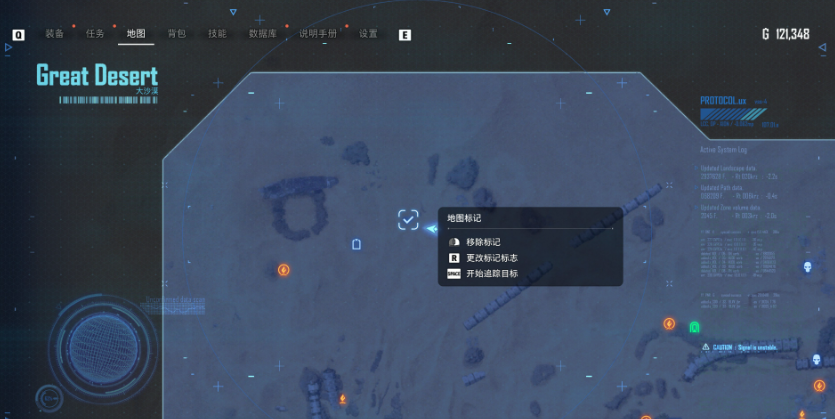Choose 开始追踪目标 to track the marker

pyautogui.click(x=491, y=273)
